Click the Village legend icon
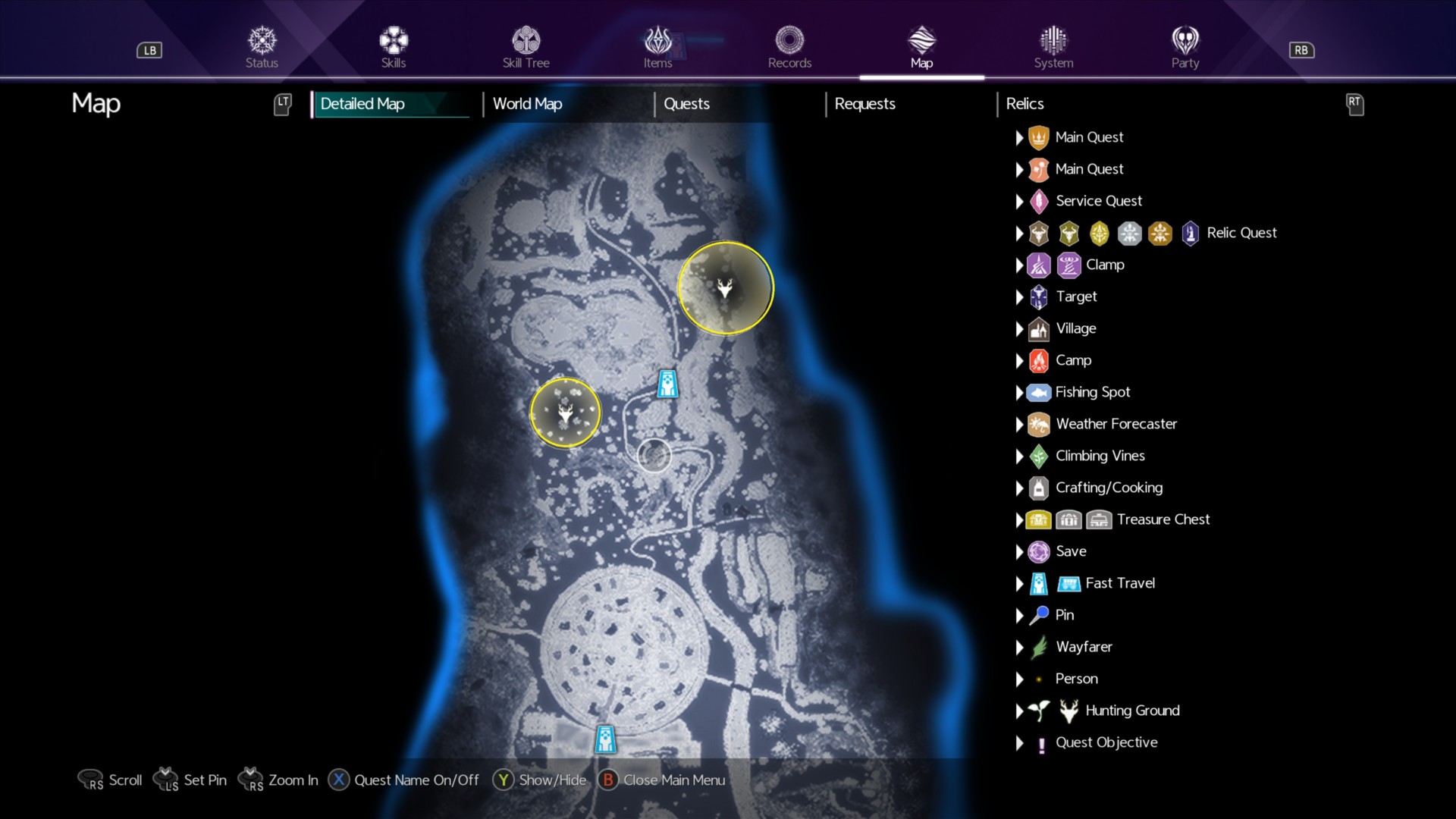This screenshot has width=1456, height=819. [1038, 328]
